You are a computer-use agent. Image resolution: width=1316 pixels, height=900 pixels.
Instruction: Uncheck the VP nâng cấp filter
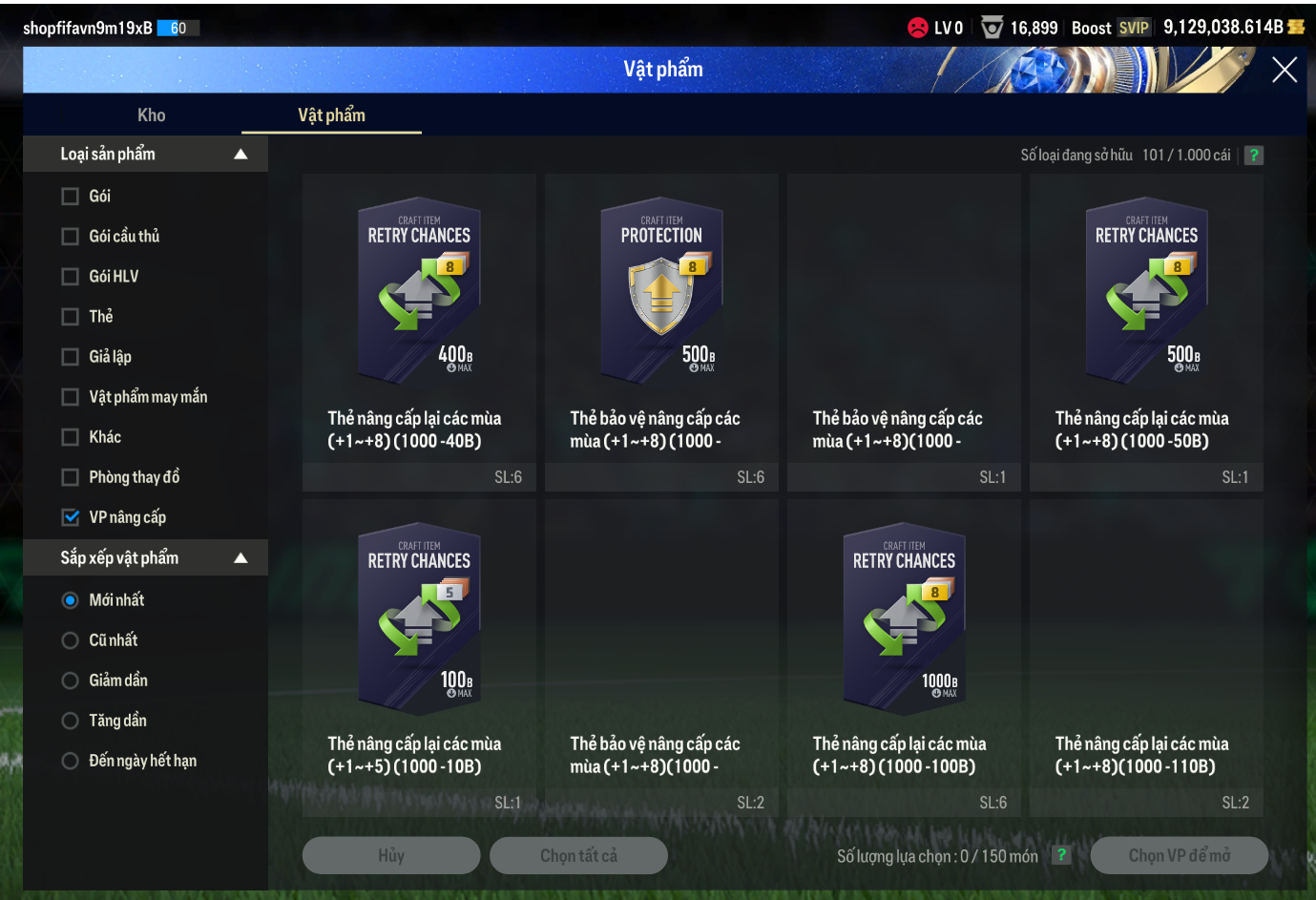pos(71,517)
